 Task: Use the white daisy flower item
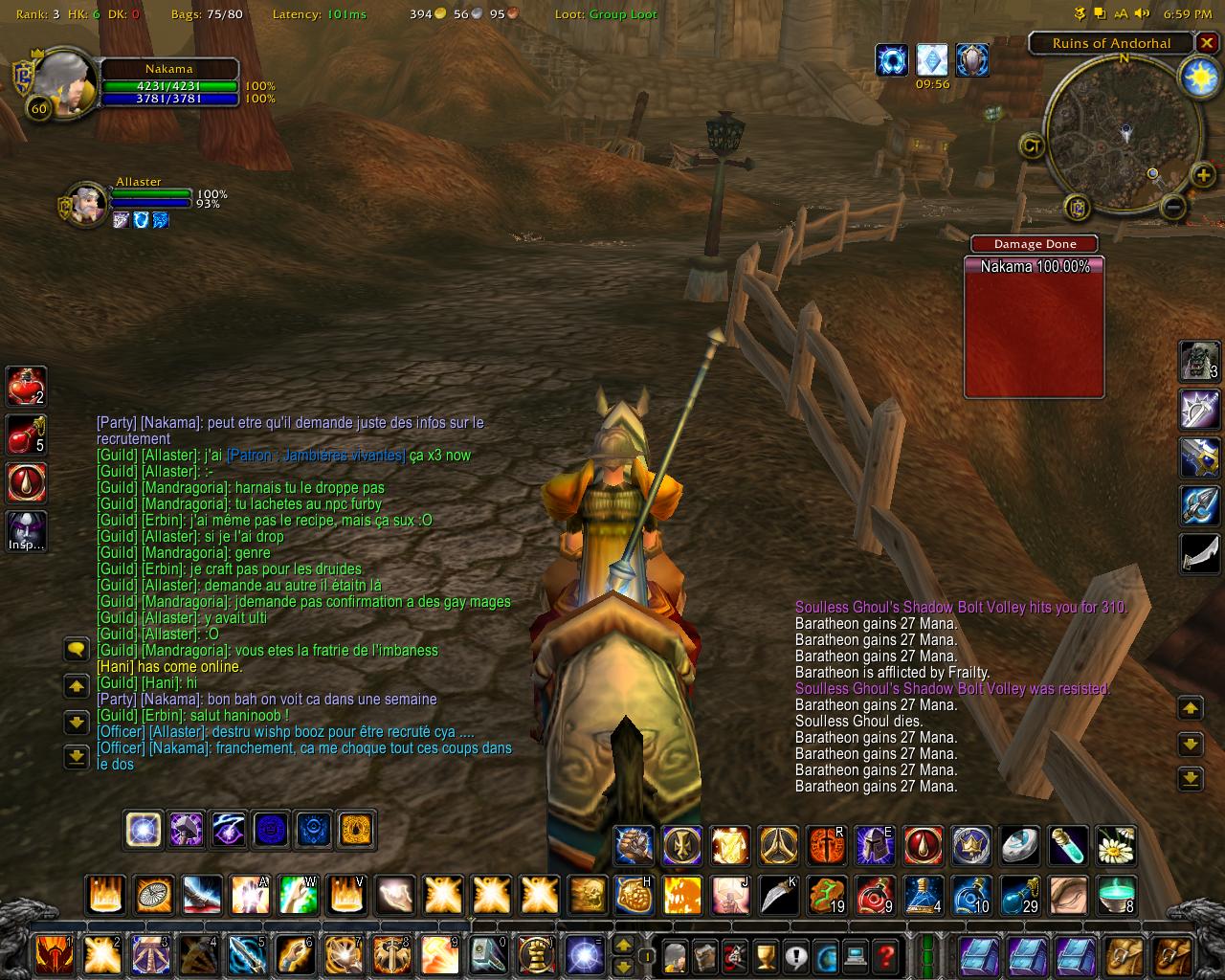click(x=1115, y=846)
